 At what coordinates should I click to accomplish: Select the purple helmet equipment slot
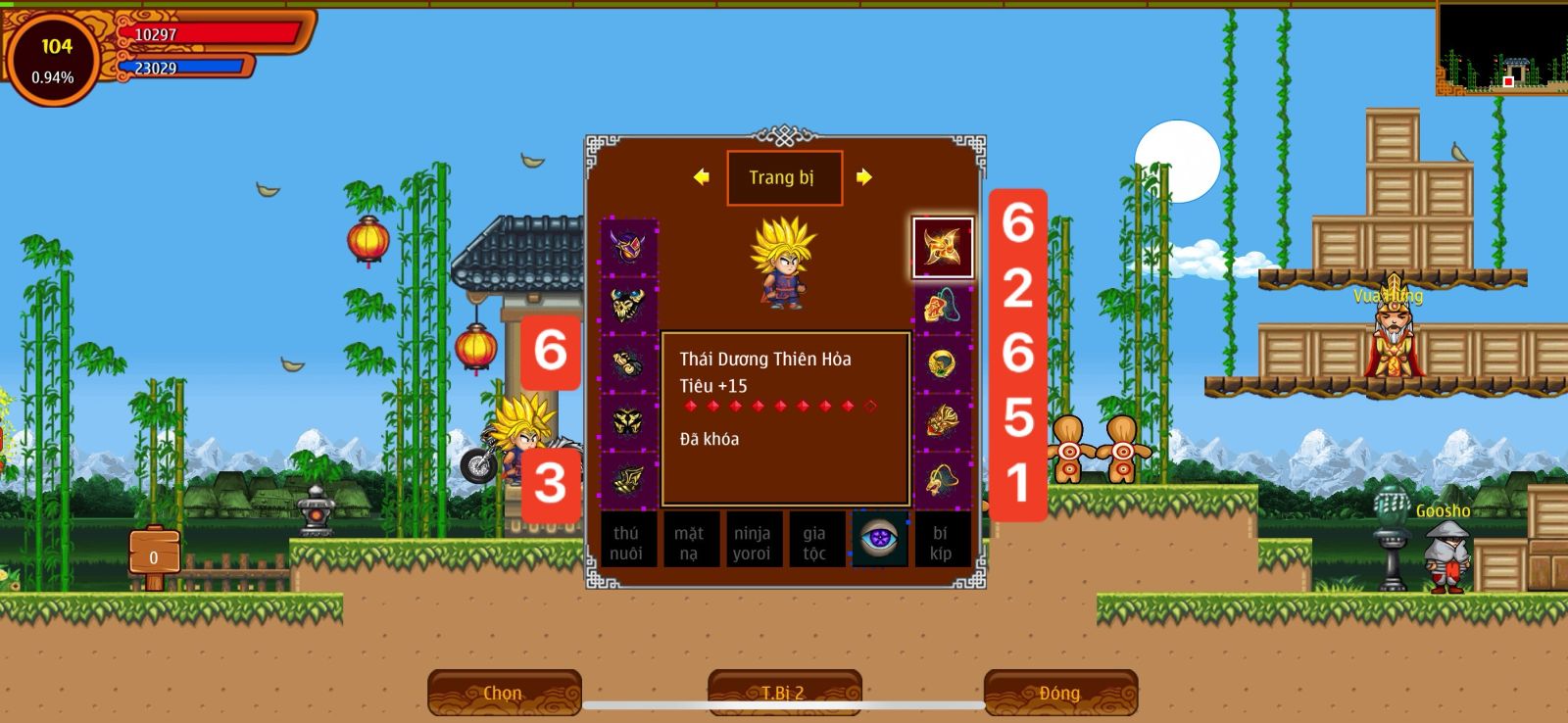(x=629, y=247)
